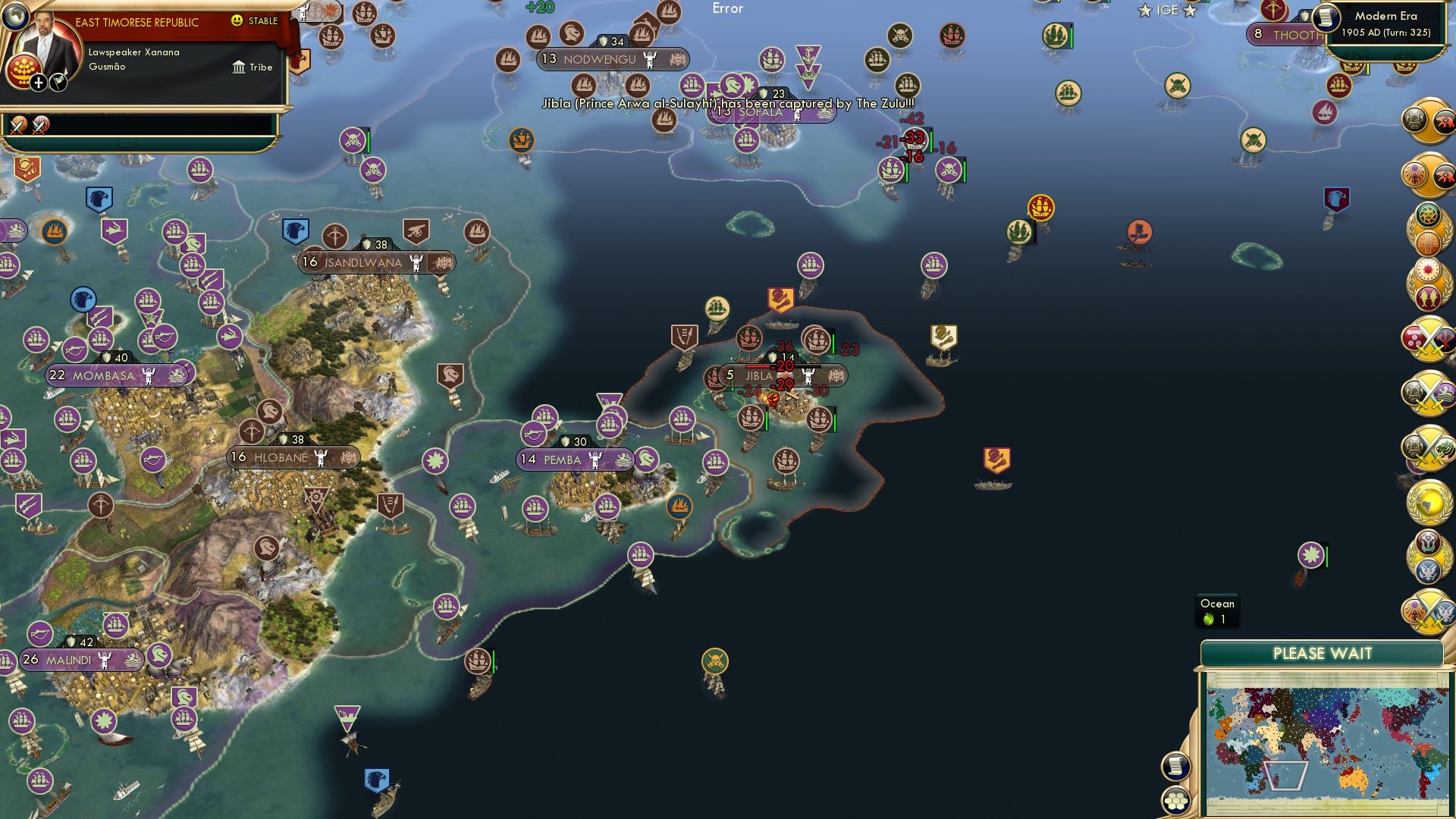Toggle the smiley STABLE stability indicator
The height and width of the screenshot is (819, 1456).
(237, 20)
